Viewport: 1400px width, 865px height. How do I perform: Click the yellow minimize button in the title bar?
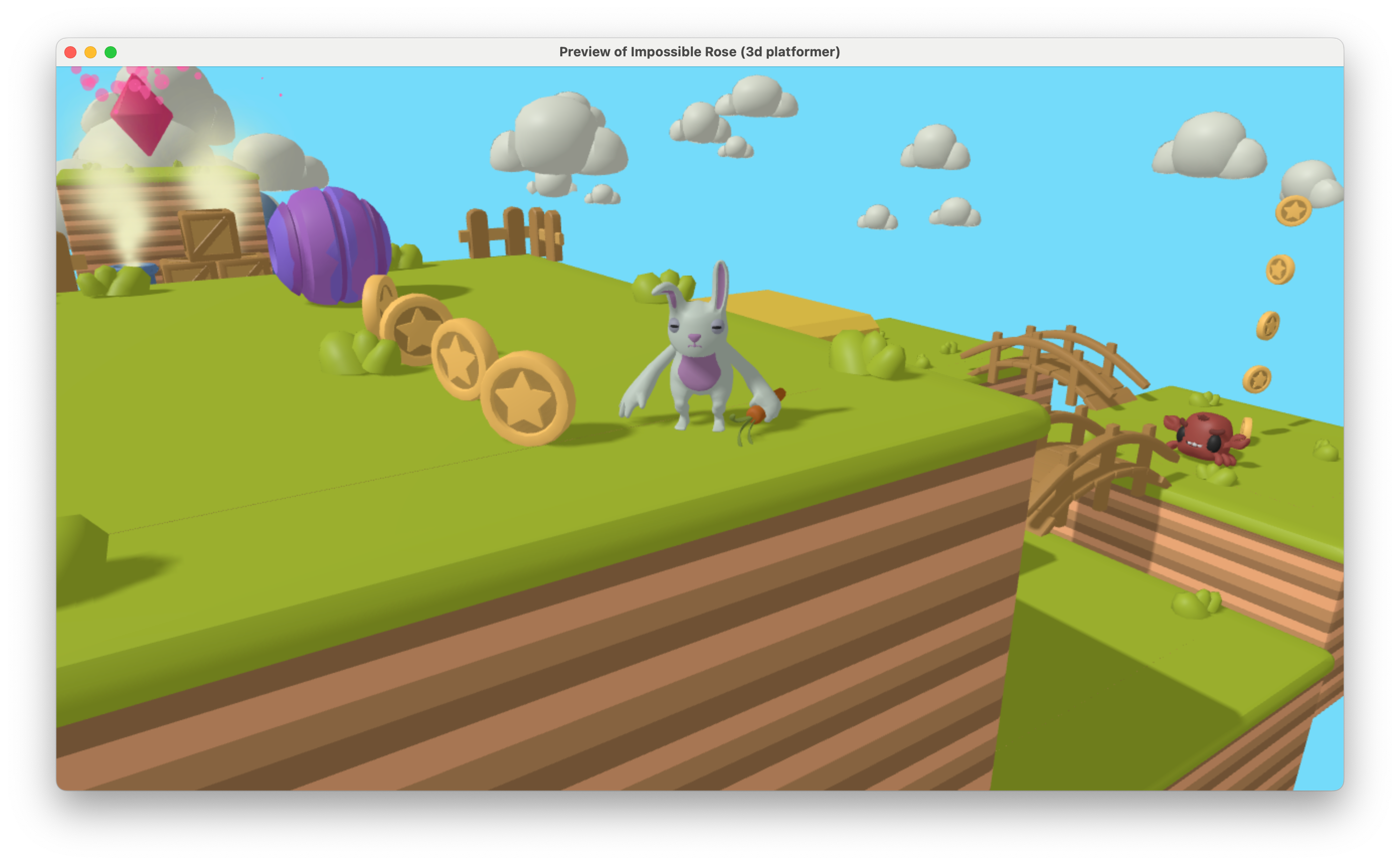[91, 52]
